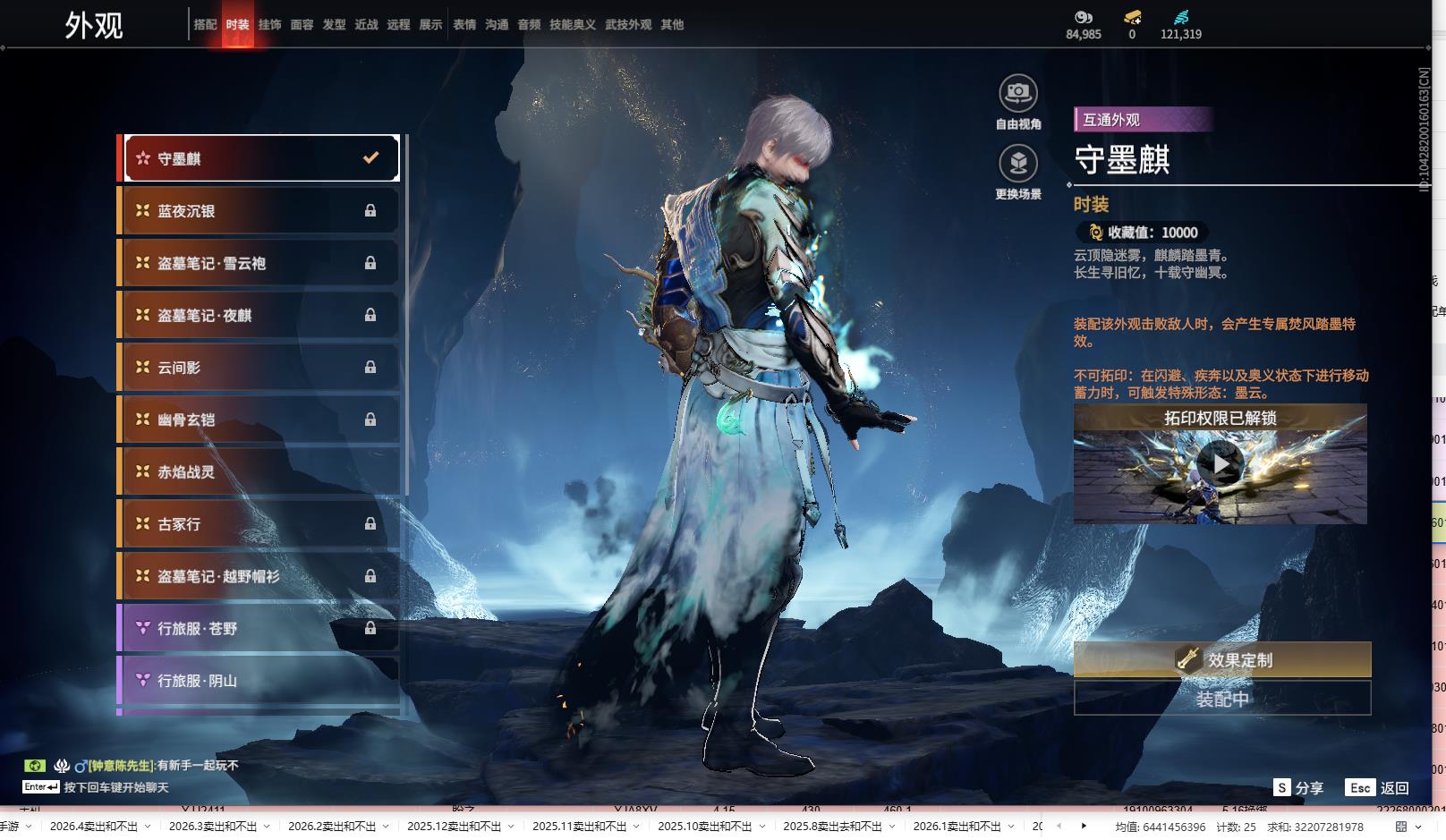Viewport: 1446px width, 840px height.
Task: Choose the 赤焰战灵 outfit
Action: click(x=259, y=471)
